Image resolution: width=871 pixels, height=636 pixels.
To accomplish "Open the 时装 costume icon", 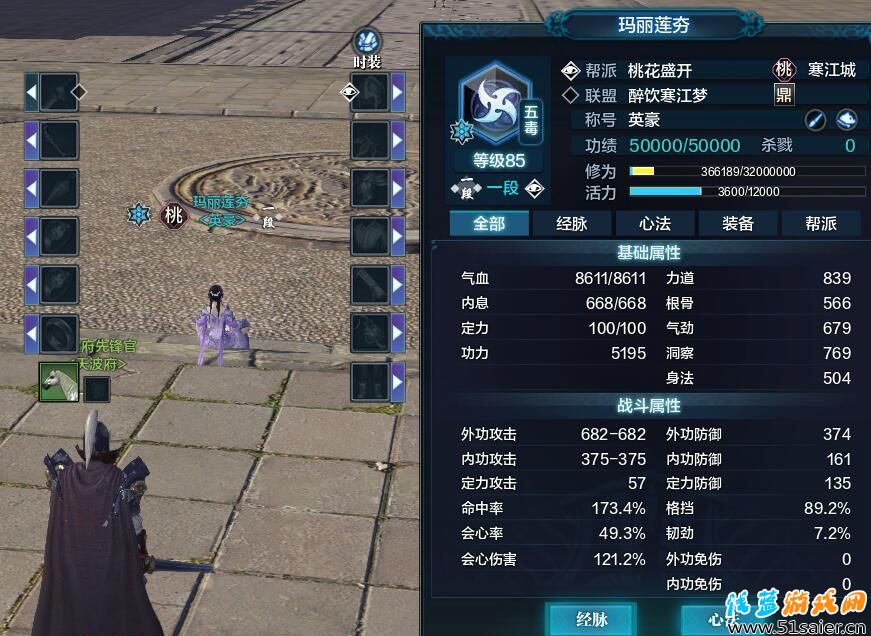I will pyautogui.click(x=367, y=42).
